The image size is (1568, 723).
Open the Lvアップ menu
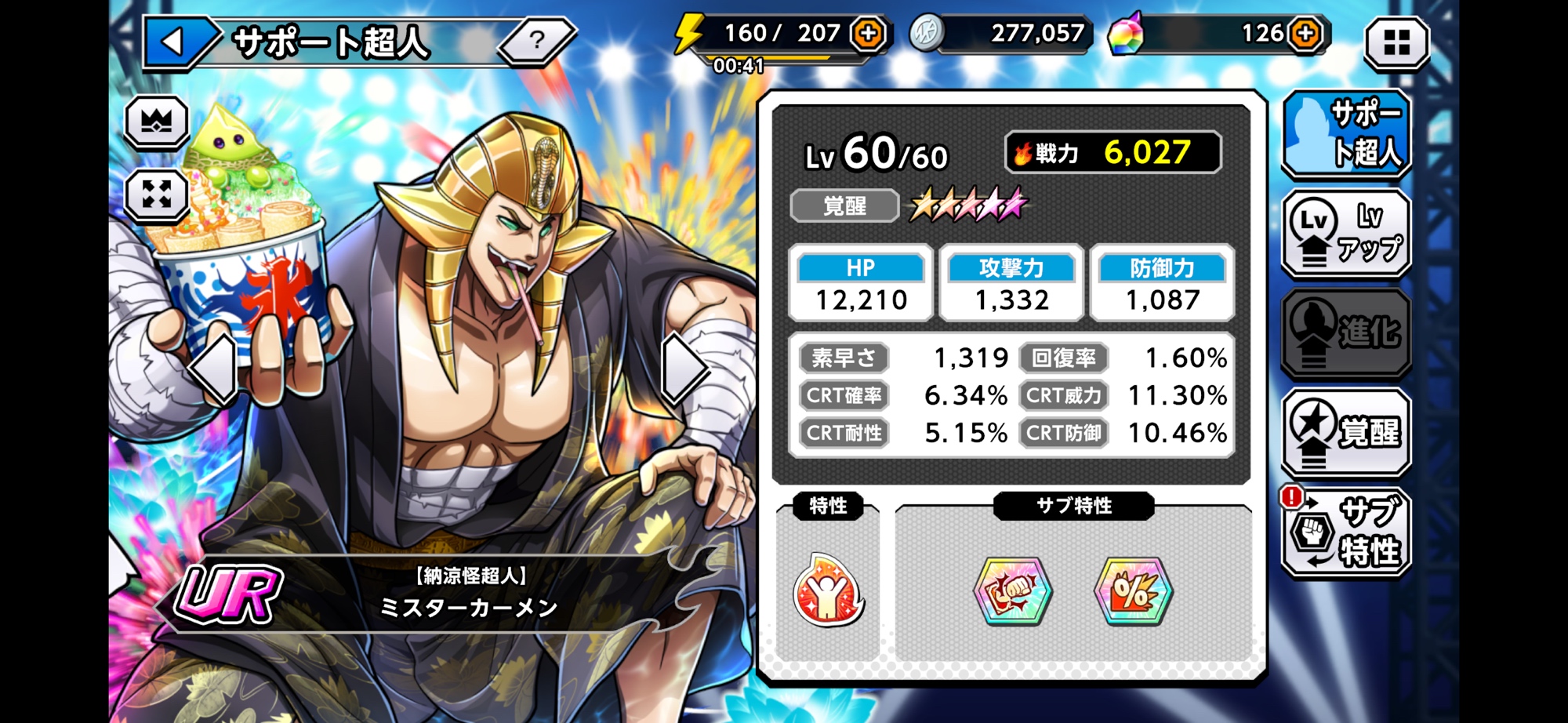(x=1346, y=233)
